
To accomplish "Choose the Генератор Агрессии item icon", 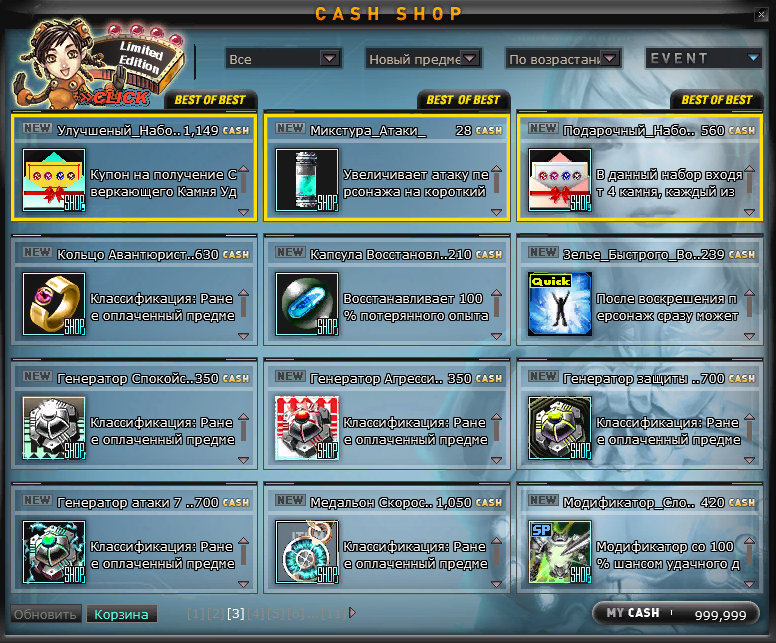I will (308, 427).
